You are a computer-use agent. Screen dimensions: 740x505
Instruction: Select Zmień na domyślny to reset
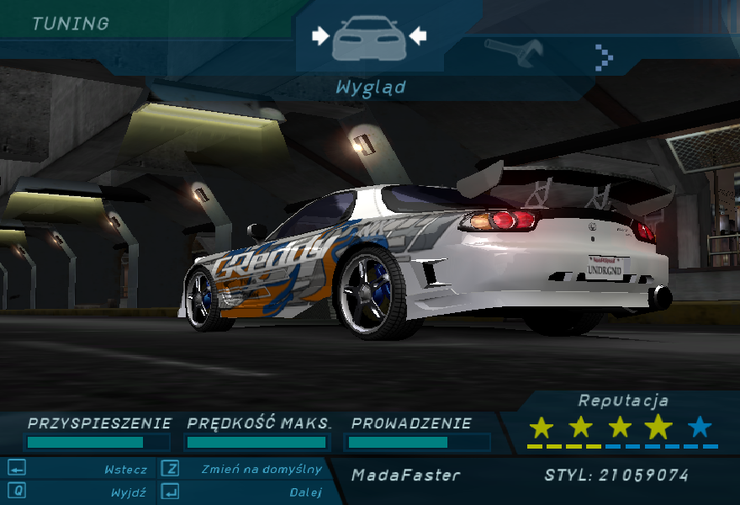click(260, 469)
